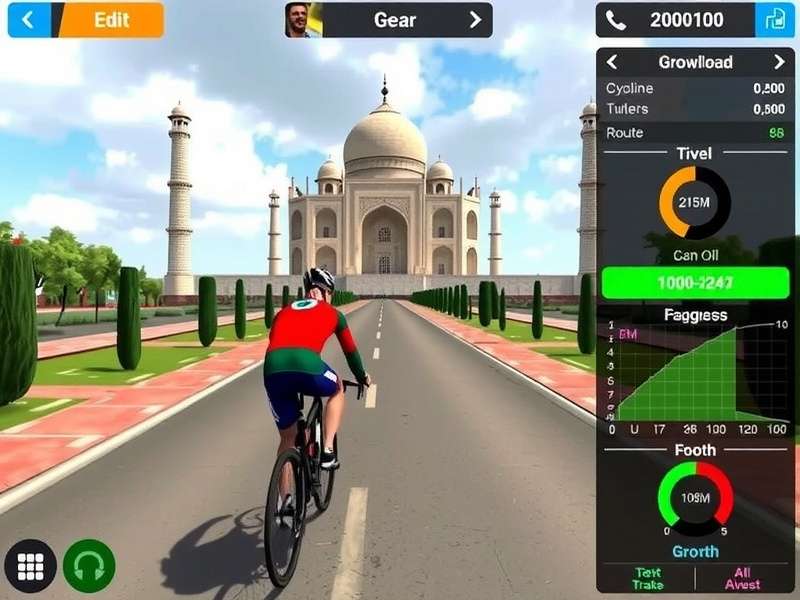Switch to the green Tart Trake tab
The height and width of the screenshot is (600, 800).
point(646,578)
